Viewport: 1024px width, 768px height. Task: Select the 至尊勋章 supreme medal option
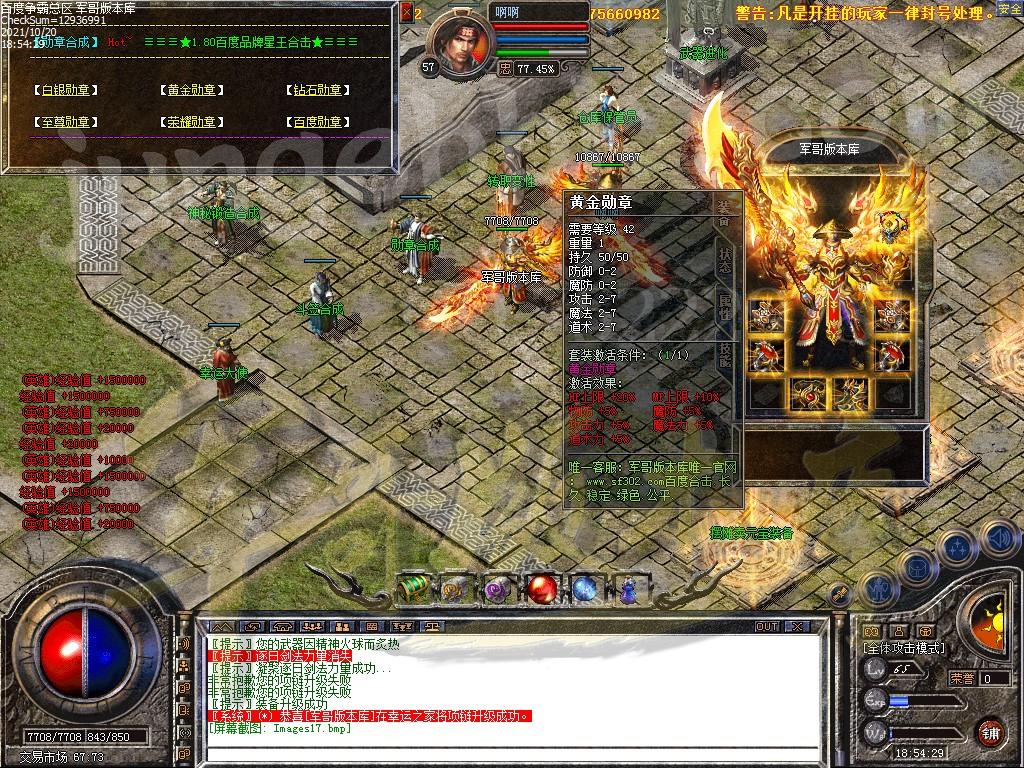[65, 122]
